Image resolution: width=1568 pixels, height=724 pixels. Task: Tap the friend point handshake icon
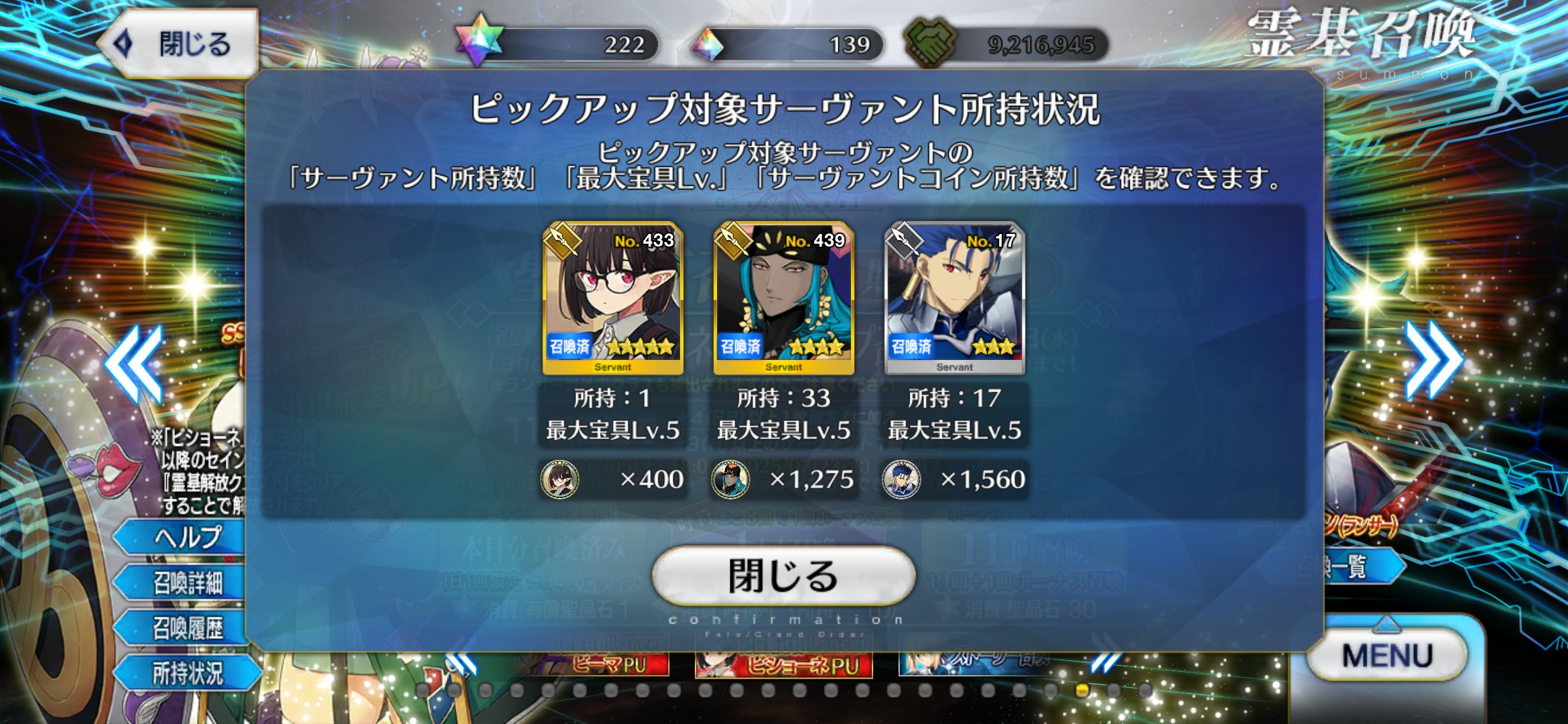pyautogui.click(x=929, y=43)
